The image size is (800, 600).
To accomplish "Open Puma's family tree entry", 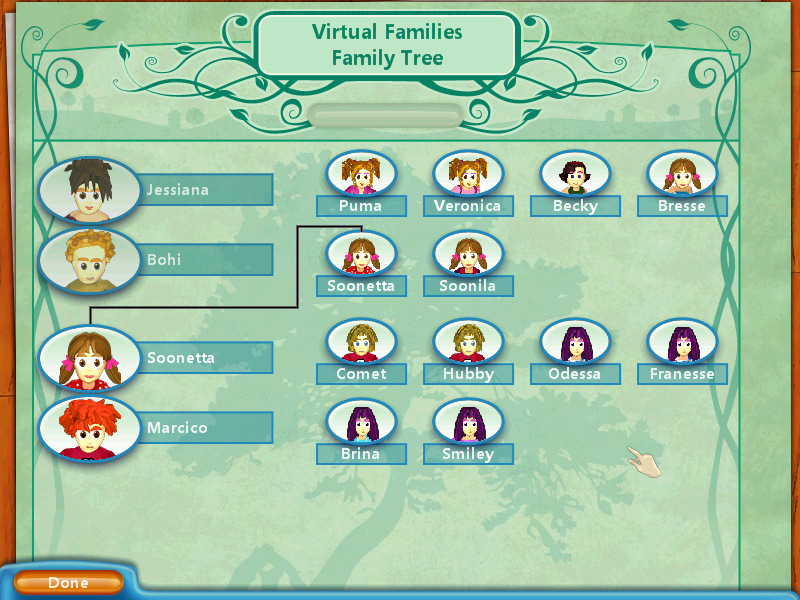I will pos(361,175).
